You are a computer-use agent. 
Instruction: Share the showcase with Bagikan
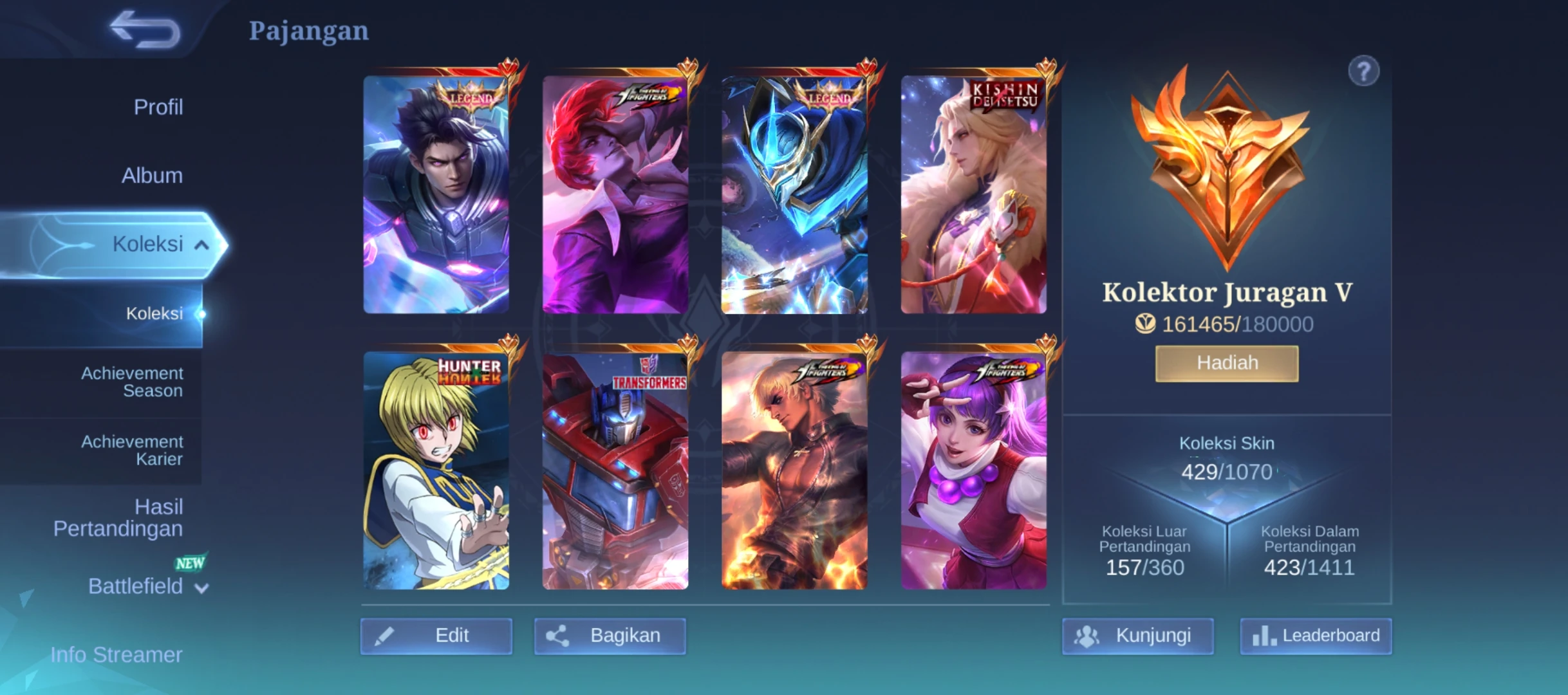pos(610,636)
